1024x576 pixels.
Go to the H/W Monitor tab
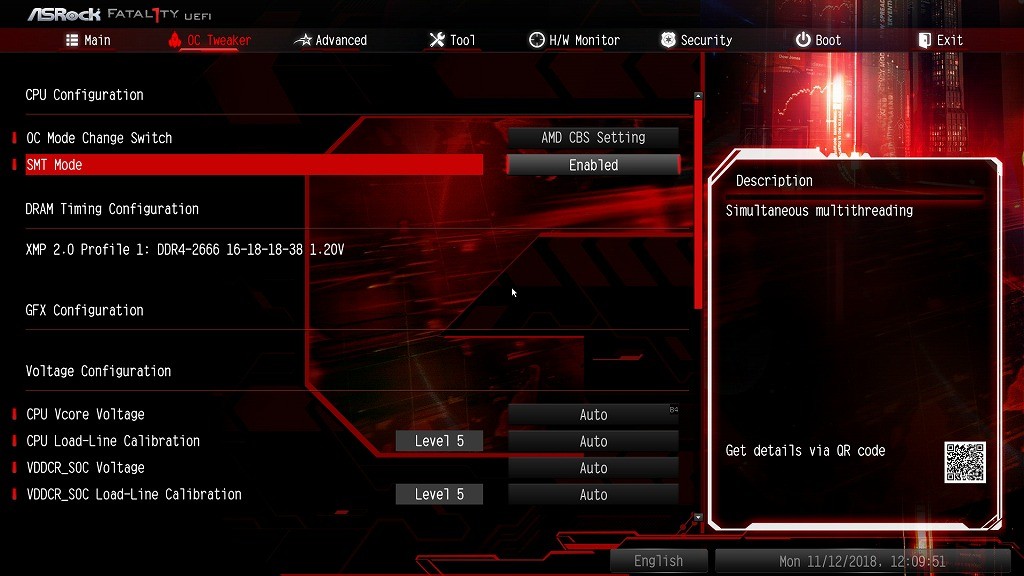click(x=574, y=40)
